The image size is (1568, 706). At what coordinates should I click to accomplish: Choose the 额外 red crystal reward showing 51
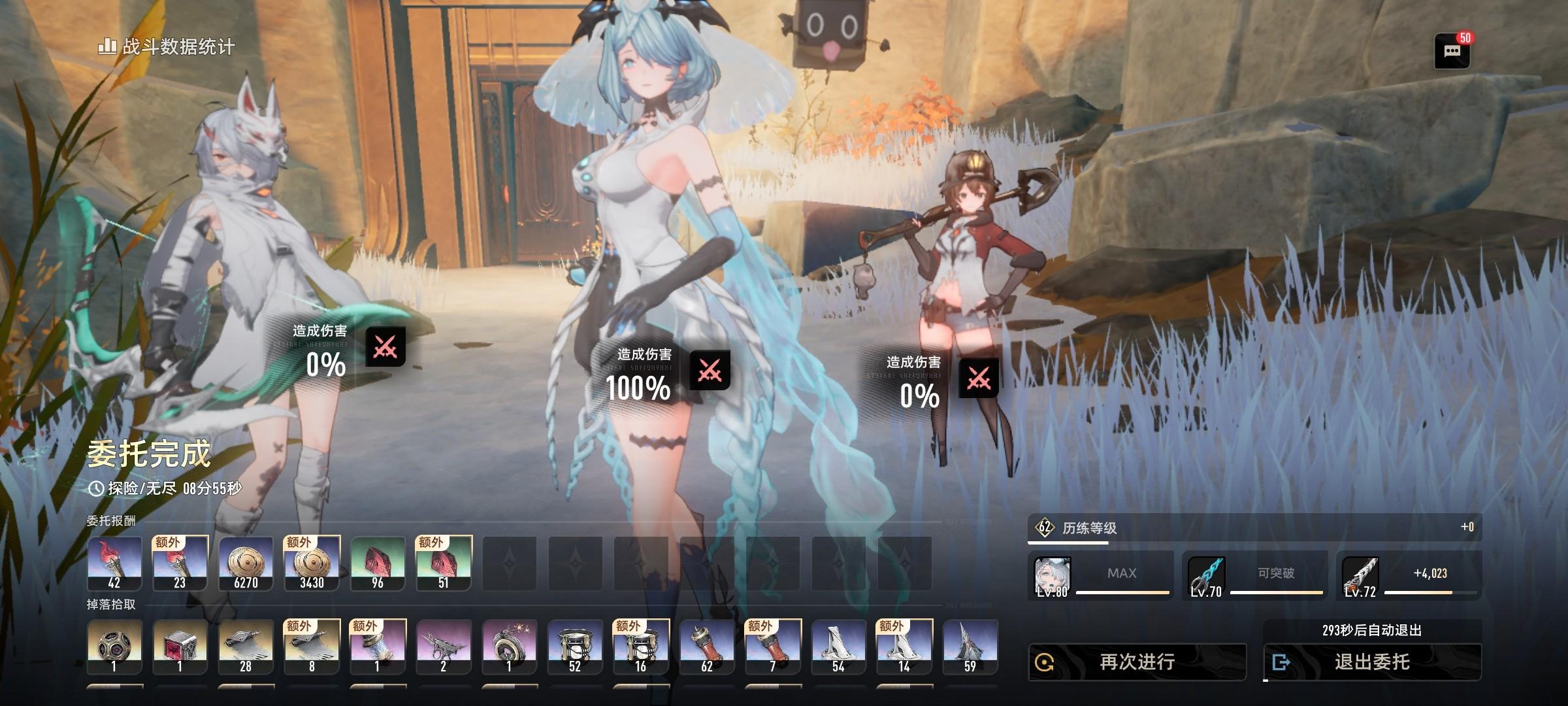click(444, 563)
